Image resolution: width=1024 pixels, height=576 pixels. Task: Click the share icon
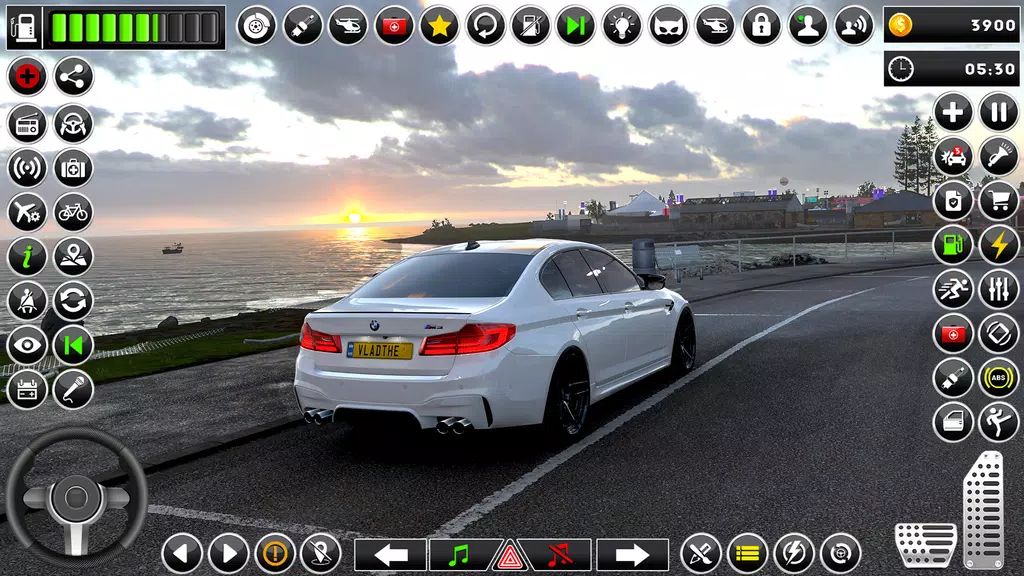click(73, 76)
